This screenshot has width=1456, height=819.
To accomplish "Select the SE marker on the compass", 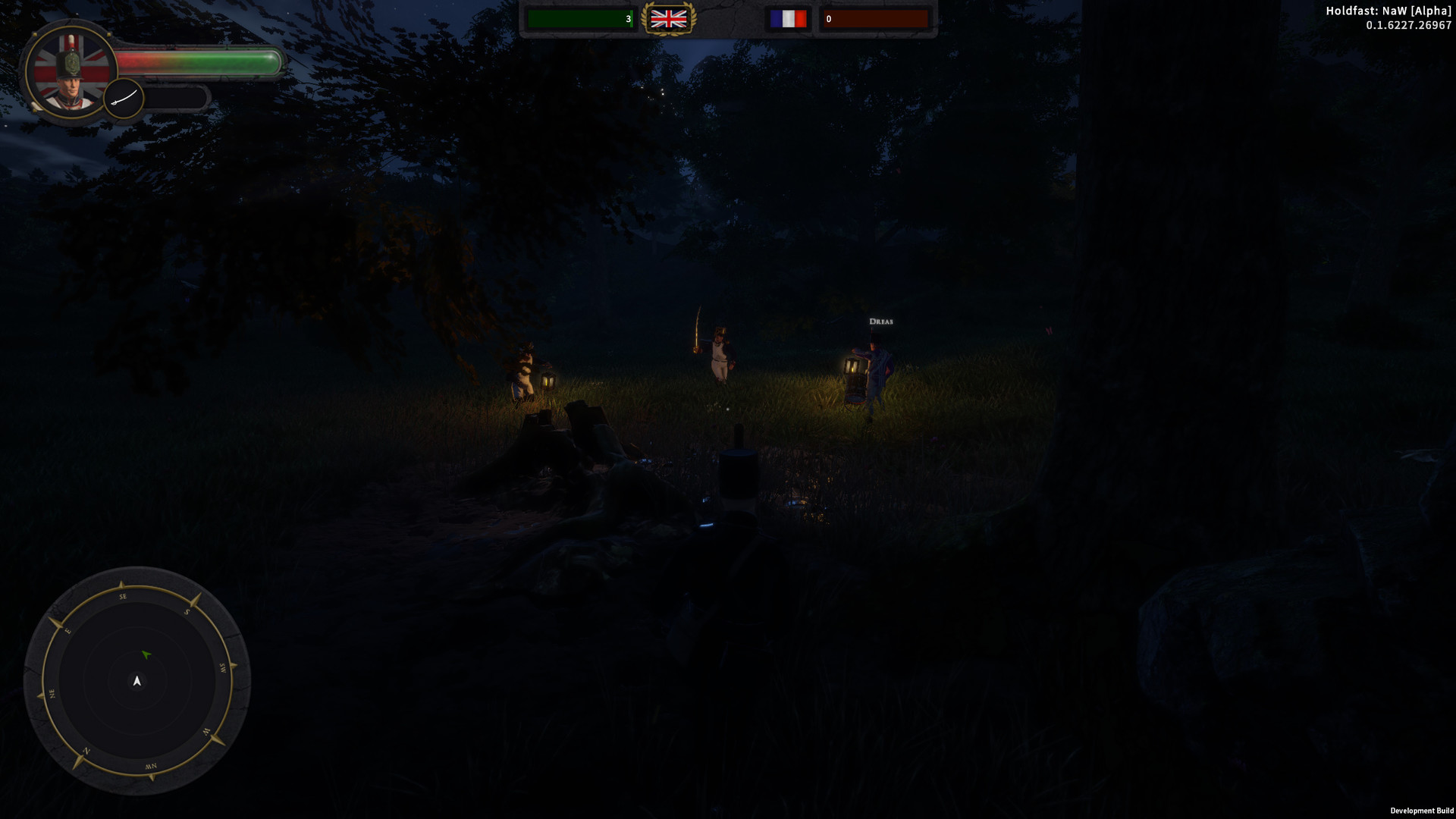I will [x=122, y=598].
